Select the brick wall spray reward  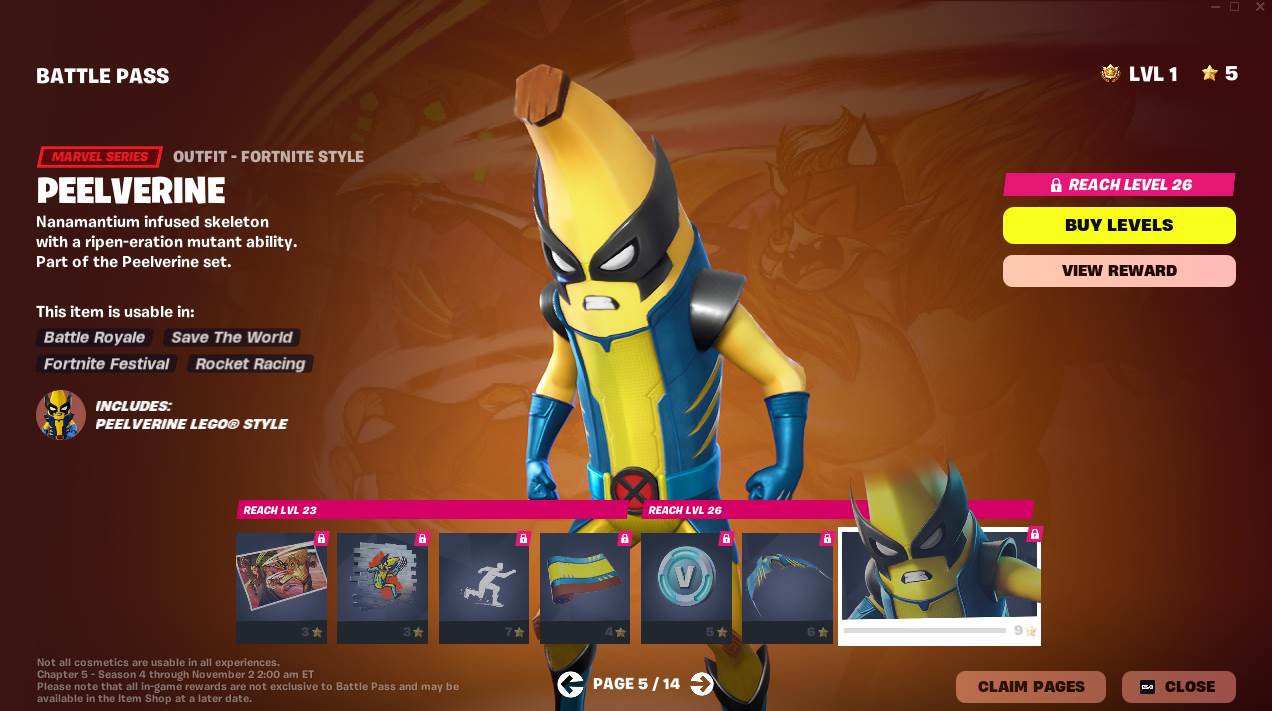[382, 582]
